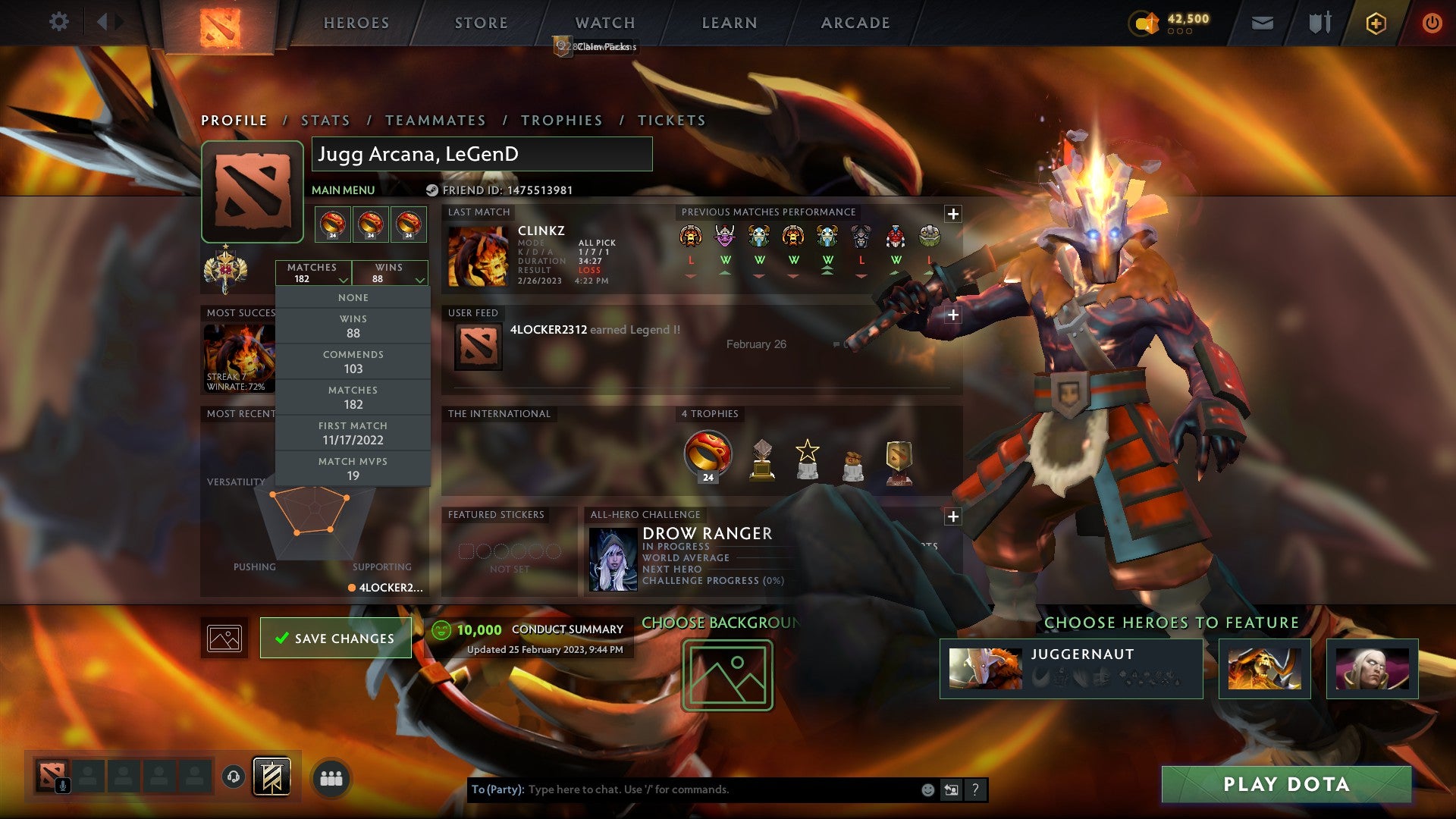Click the help question mark beside chat
Image resolution: width=1456 pixels, height=819 pixels.
[974, 789]
